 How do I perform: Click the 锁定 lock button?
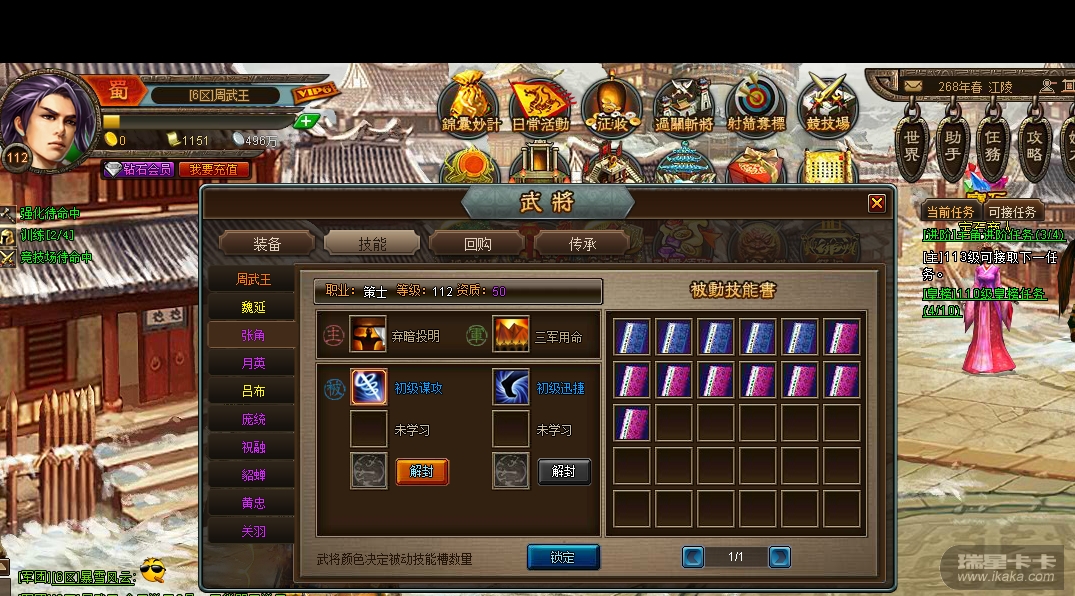[x=563, y=557]
